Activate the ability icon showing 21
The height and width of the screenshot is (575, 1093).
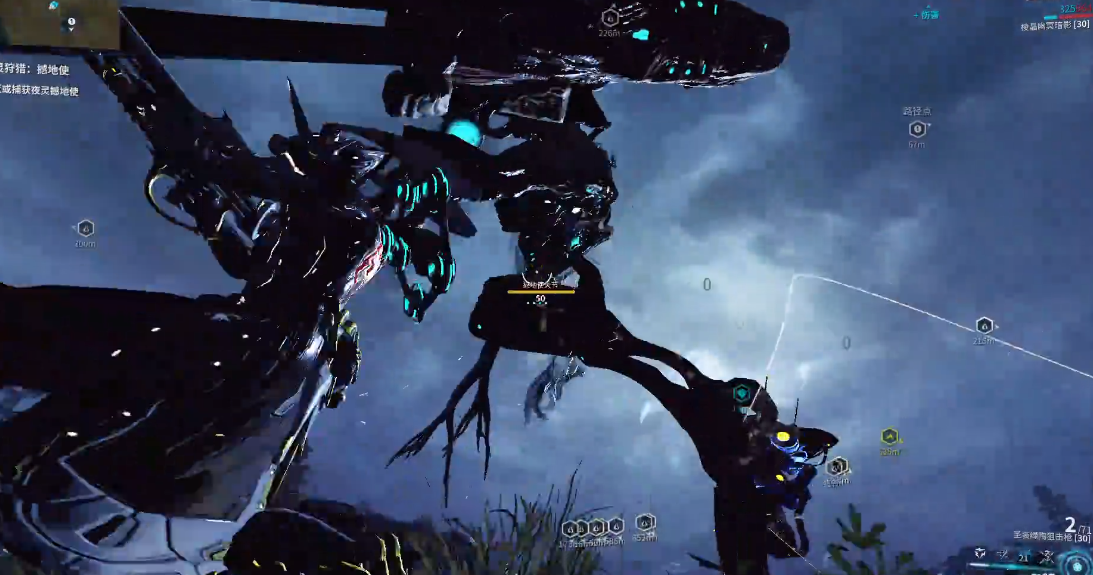click(1023, 556)
